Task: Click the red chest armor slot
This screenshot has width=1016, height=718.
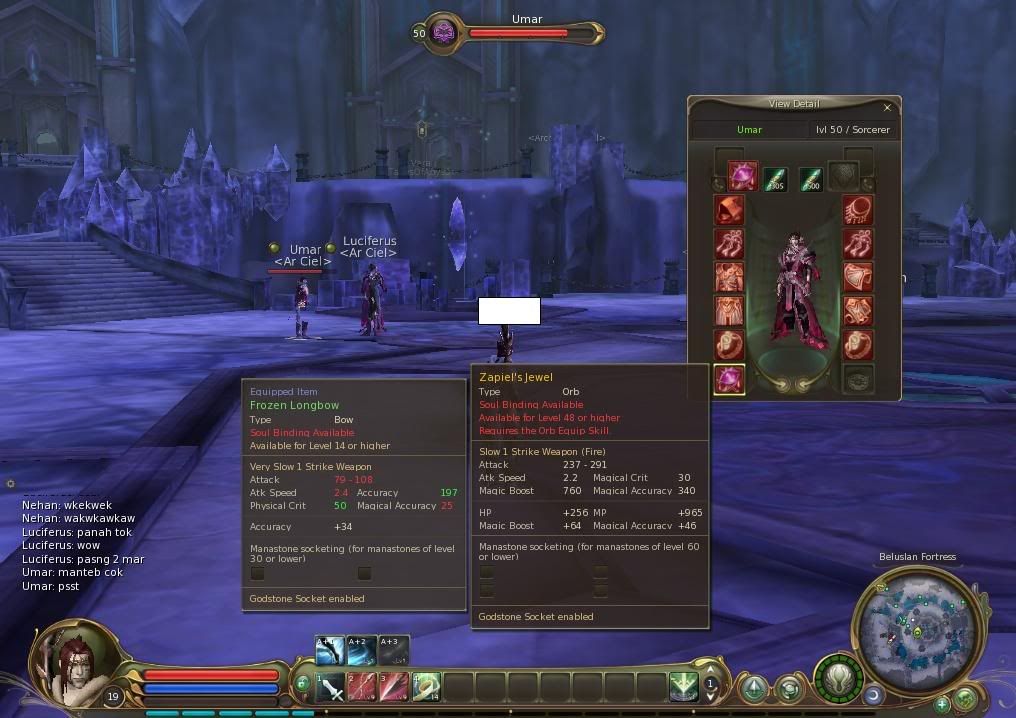Action: click(729, 277)
